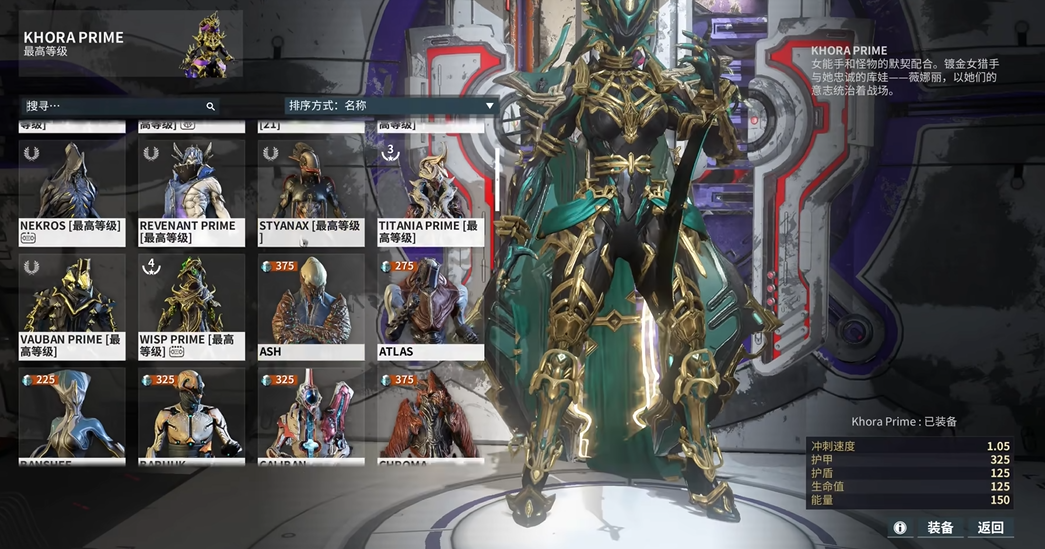Click the warframe list scrollbar
This screenshot has height=549, width=1045.
click(x=497, y=180)
